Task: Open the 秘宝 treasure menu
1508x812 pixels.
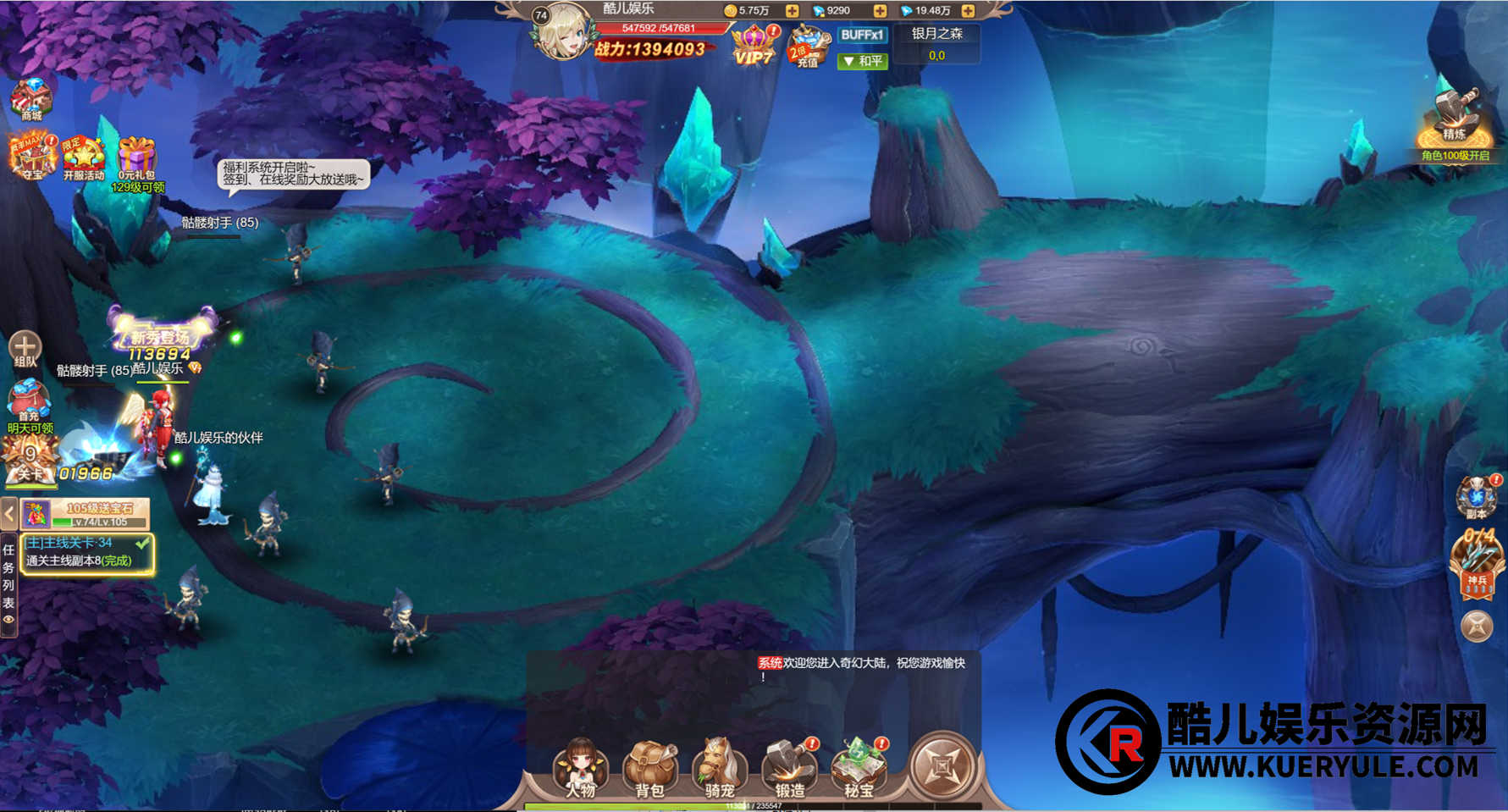Action: (x=859, y=765)
